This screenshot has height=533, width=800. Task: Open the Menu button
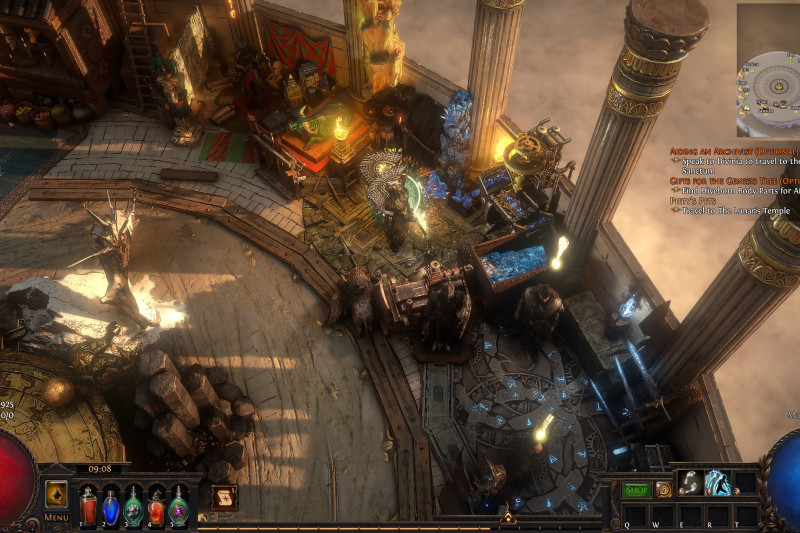pyautogui.click(x=56, y=517)
